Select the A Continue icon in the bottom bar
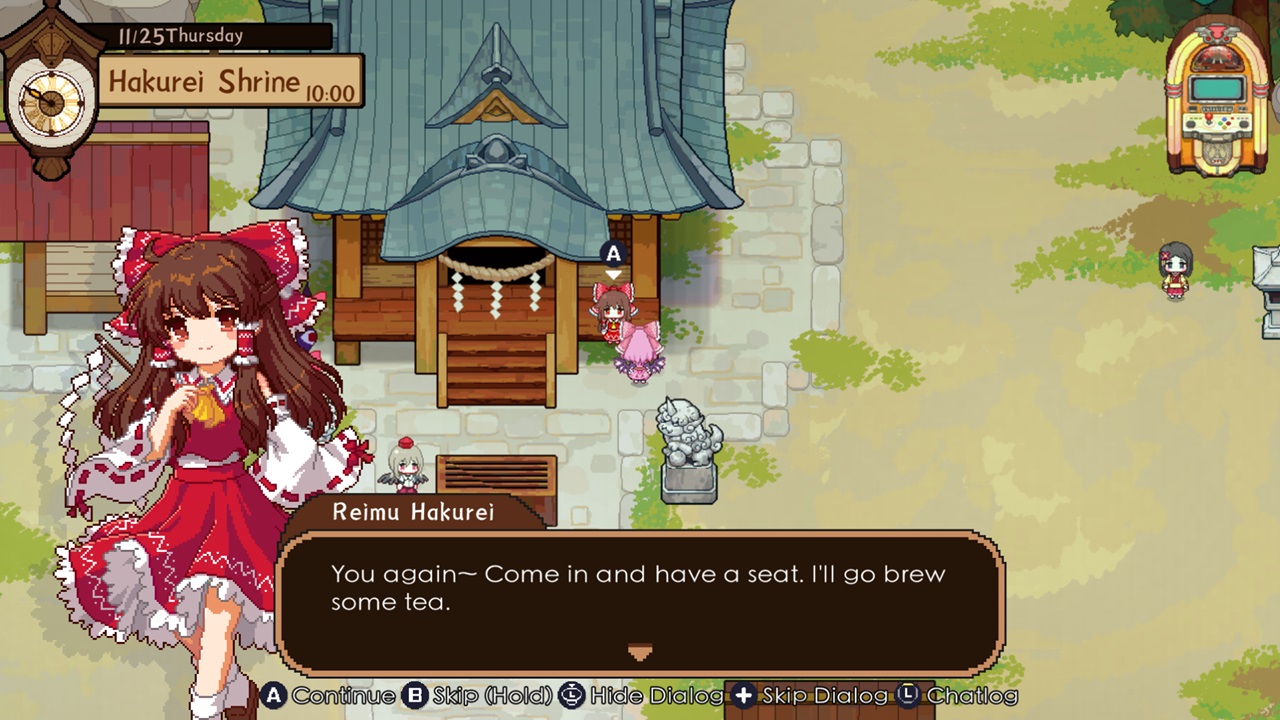Image resolution: width=1280 pixels, height=720 pixels. [x=273, y=696]
